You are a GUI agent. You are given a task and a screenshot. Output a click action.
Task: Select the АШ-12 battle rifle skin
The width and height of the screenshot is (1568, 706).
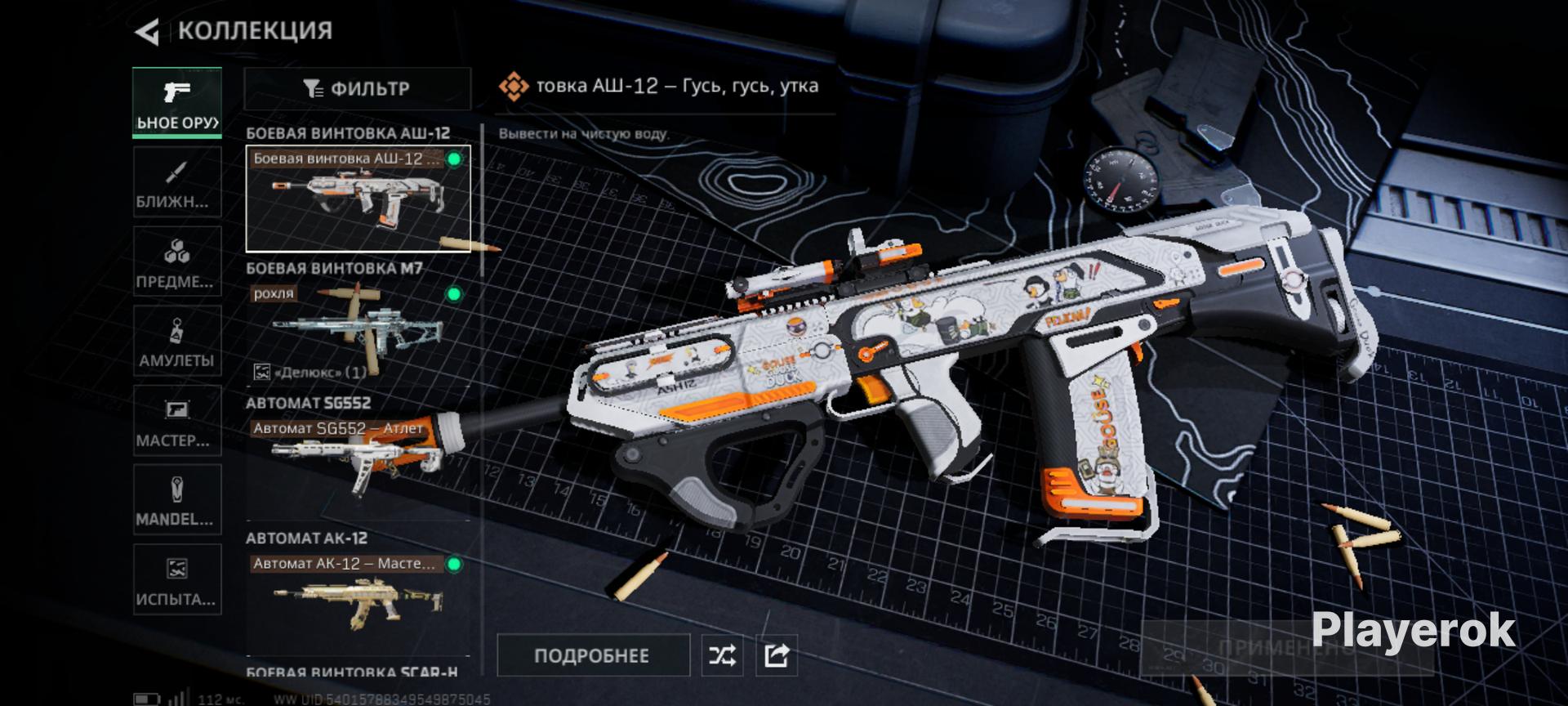358,199
